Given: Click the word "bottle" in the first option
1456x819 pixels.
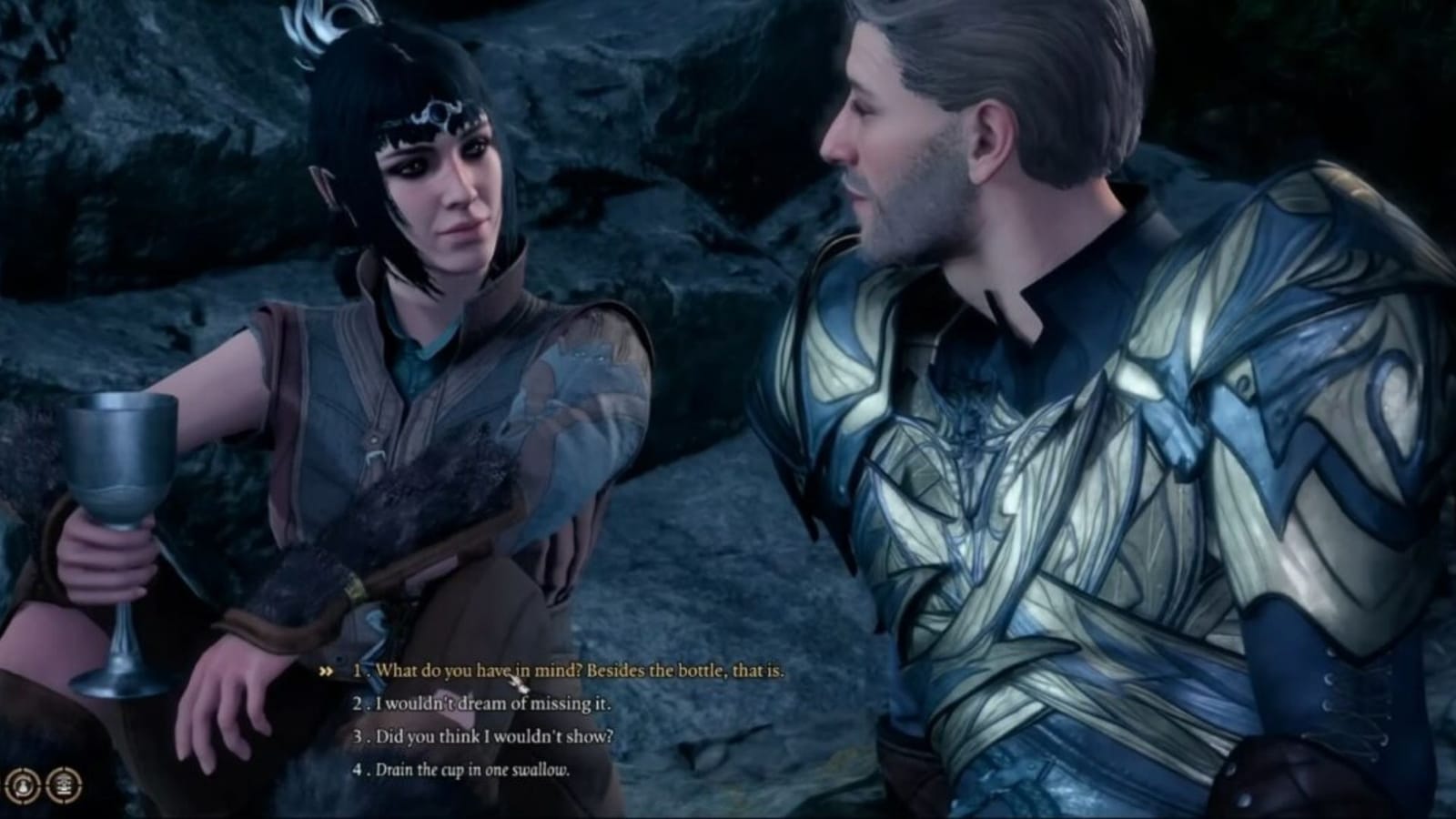Looking at the screenshot, I should click(698, 671).
